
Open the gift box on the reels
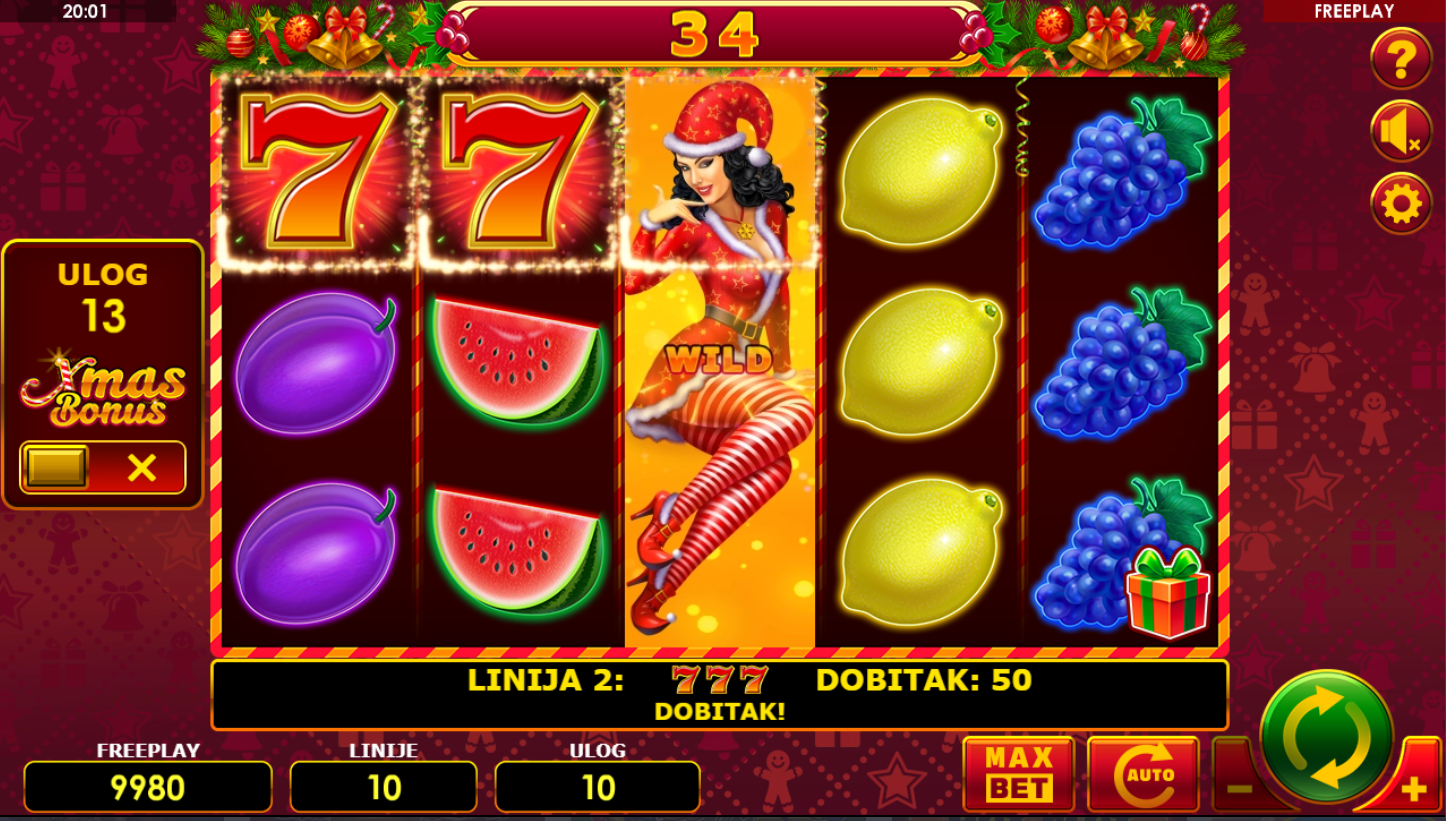pyautogui.click(x=1167, y=592)
